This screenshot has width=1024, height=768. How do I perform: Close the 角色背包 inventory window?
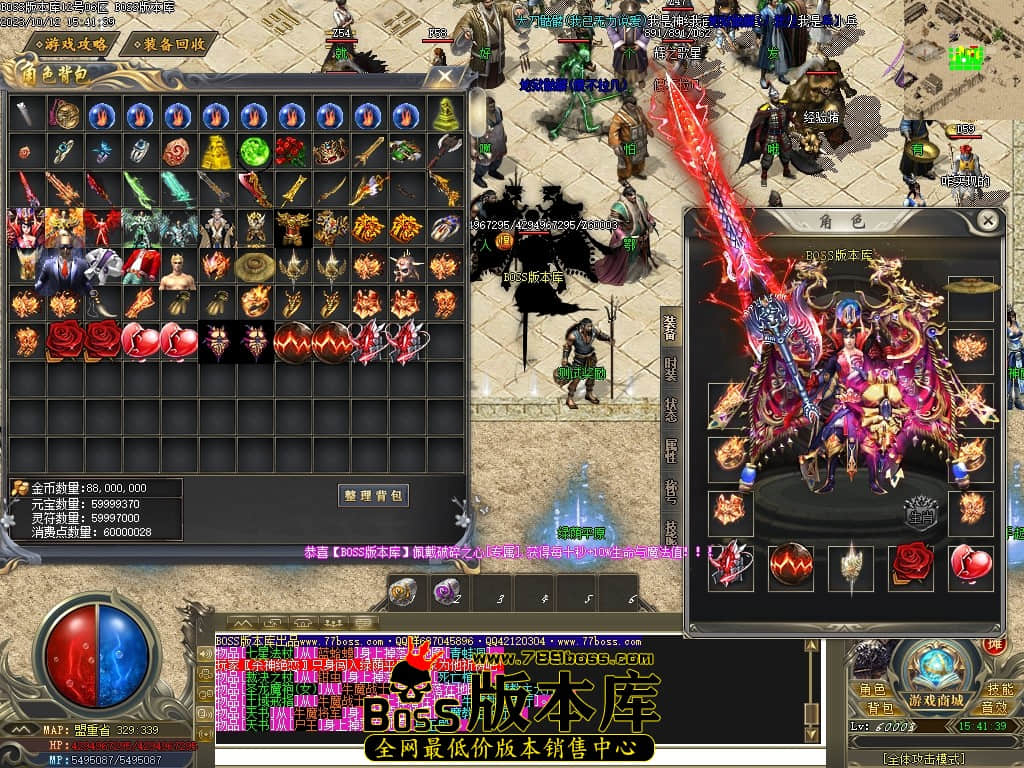pyautogui.click(x=445, y=76)
